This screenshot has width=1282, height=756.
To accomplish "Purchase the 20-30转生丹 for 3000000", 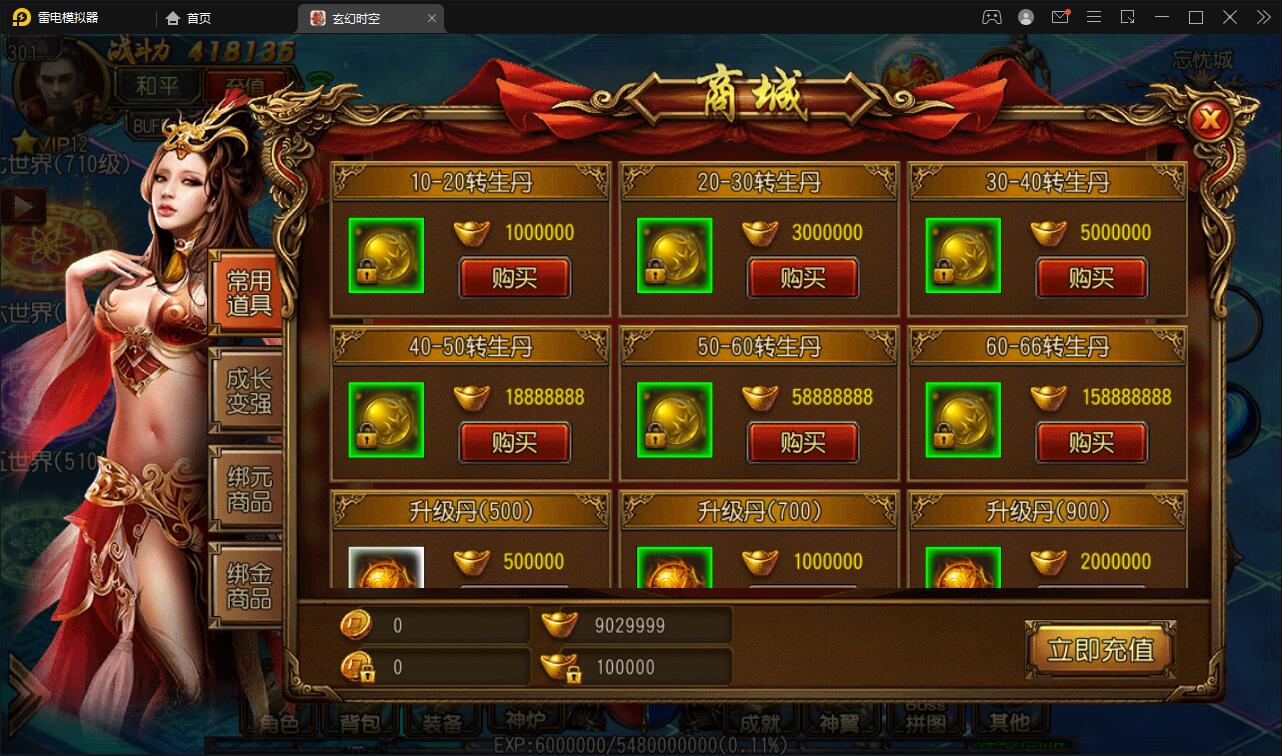I will tap(802, 278).
